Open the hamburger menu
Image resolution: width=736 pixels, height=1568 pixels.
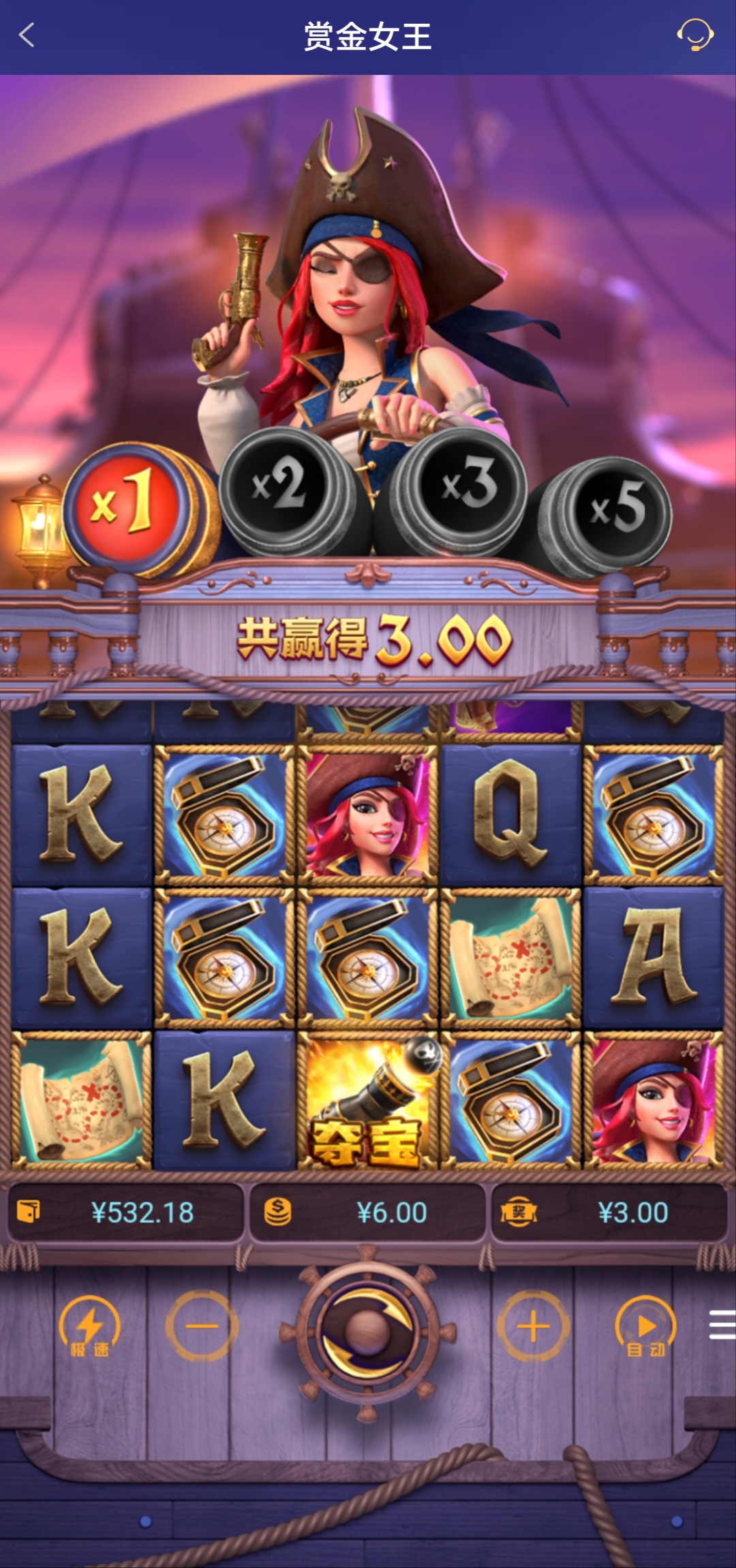(722, 1325)
